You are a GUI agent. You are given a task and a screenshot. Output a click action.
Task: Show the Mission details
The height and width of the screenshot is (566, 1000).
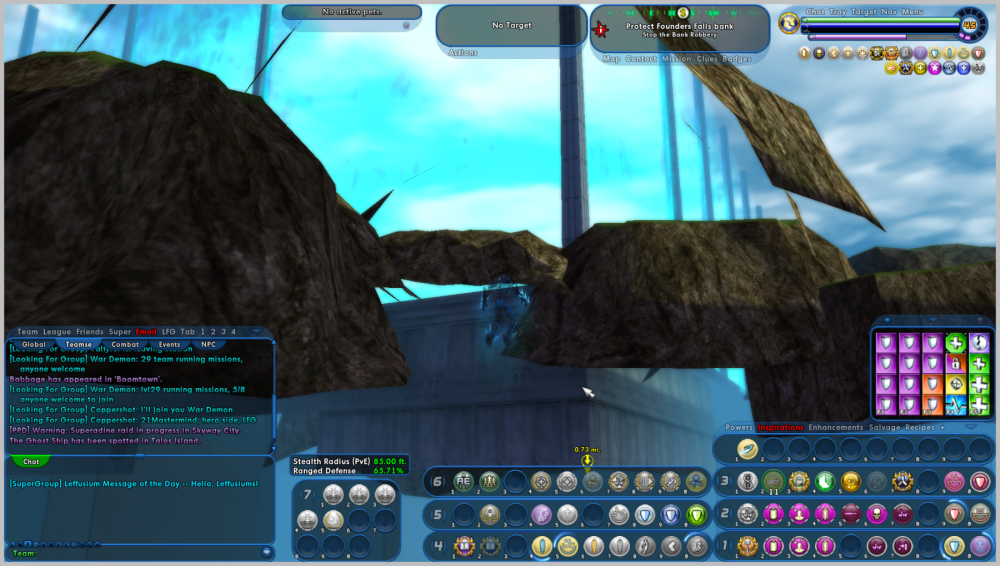click(x=676, y=59)
